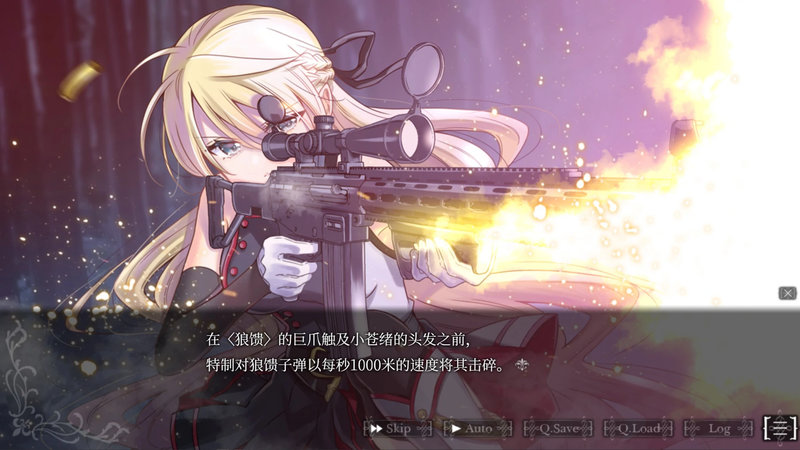Quick save with Q.Save button
The width and height of the screenshot is (800, 450).
pyautogui.click(x=558, y=428)
